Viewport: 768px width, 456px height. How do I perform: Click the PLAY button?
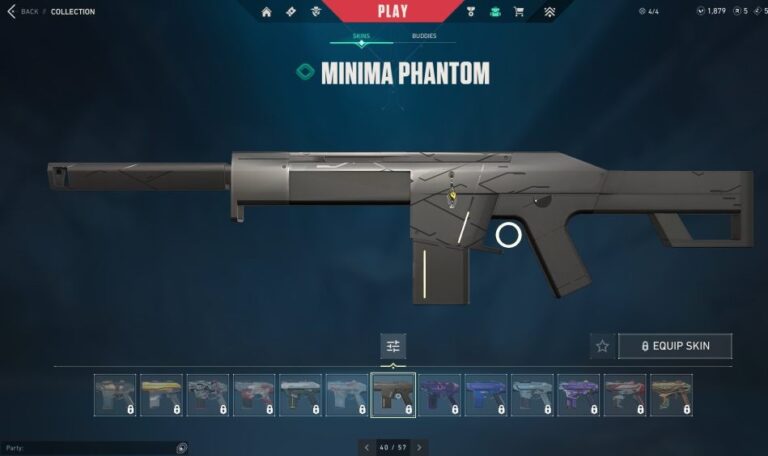(x=393, y=11)
